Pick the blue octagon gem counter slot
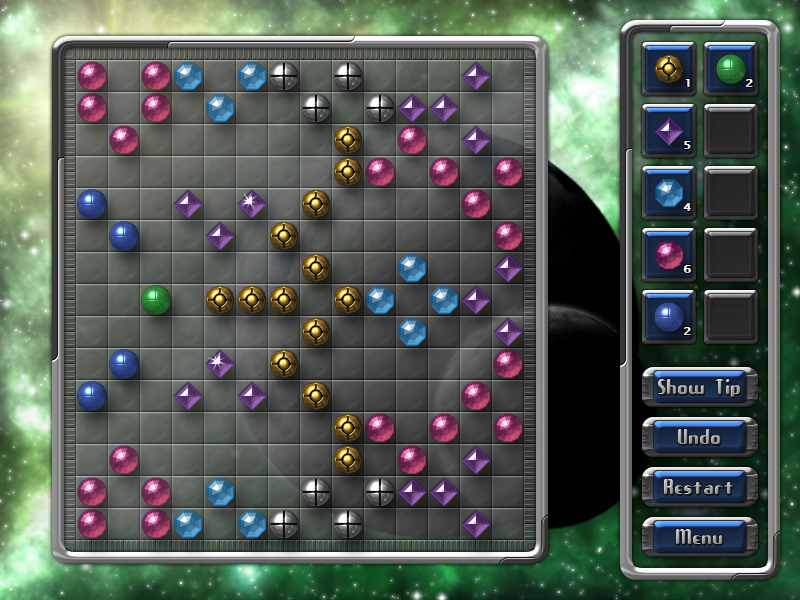 pyautogui.click(x=668, y=192)
